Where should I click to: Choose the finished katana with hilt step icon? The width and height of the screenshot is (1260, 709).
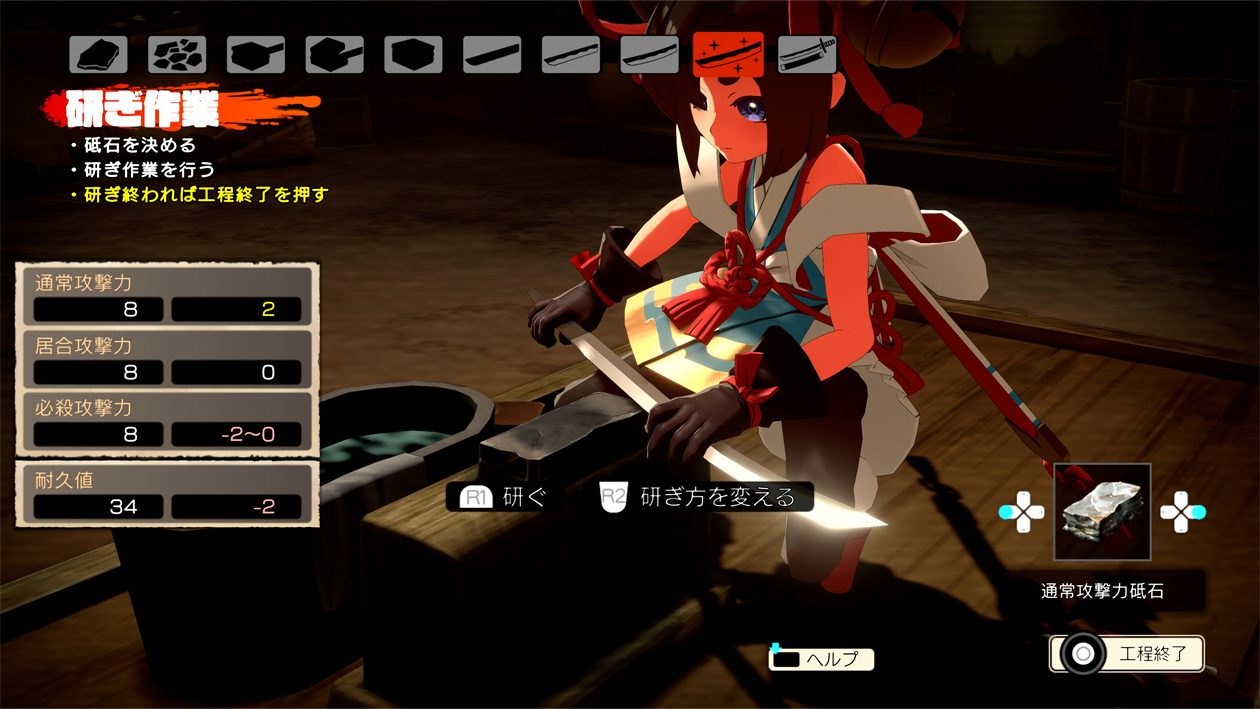click(806, 55)
